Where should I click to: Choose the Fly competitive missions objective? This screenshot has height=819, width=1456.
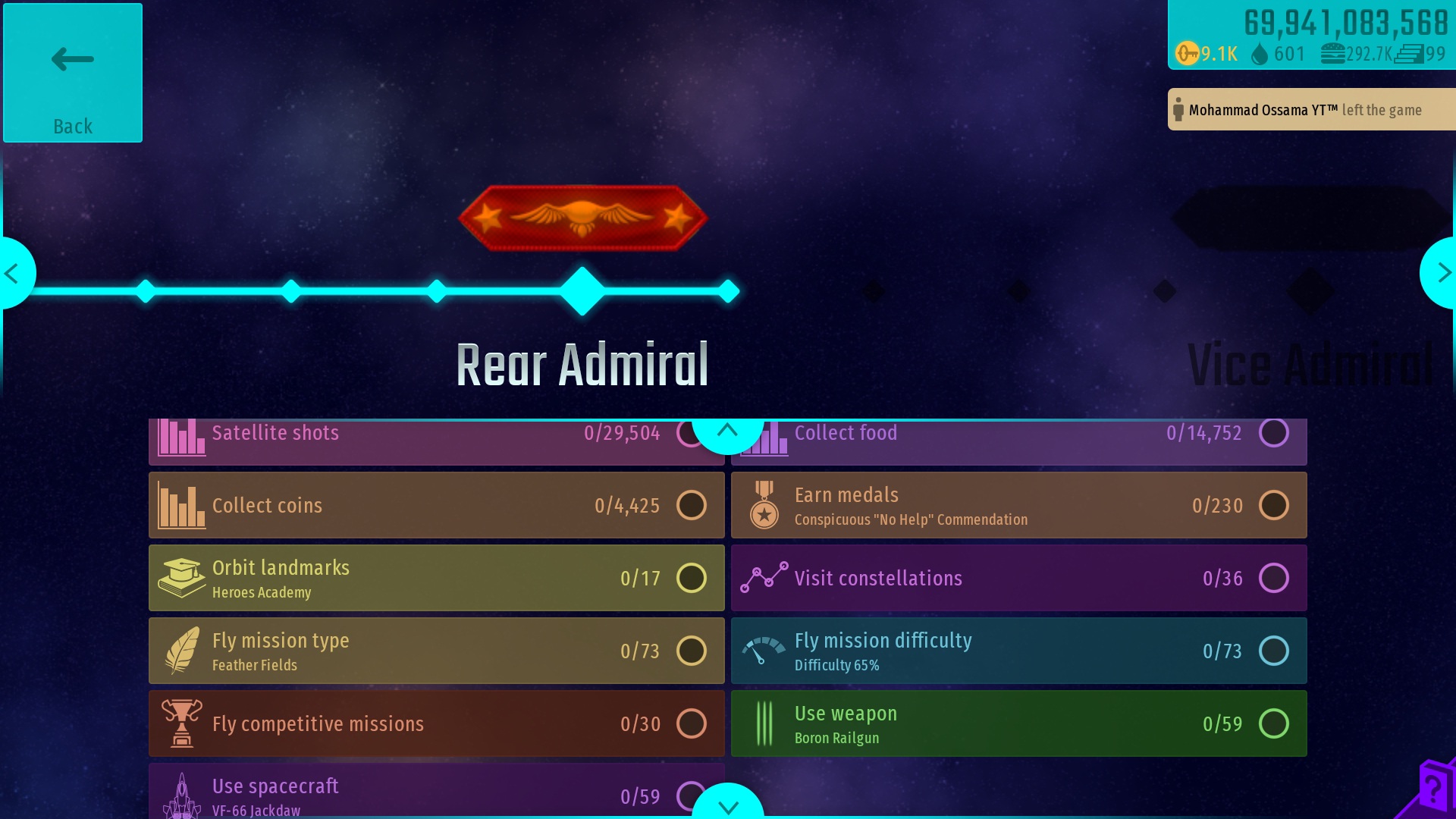pos(436,723)
